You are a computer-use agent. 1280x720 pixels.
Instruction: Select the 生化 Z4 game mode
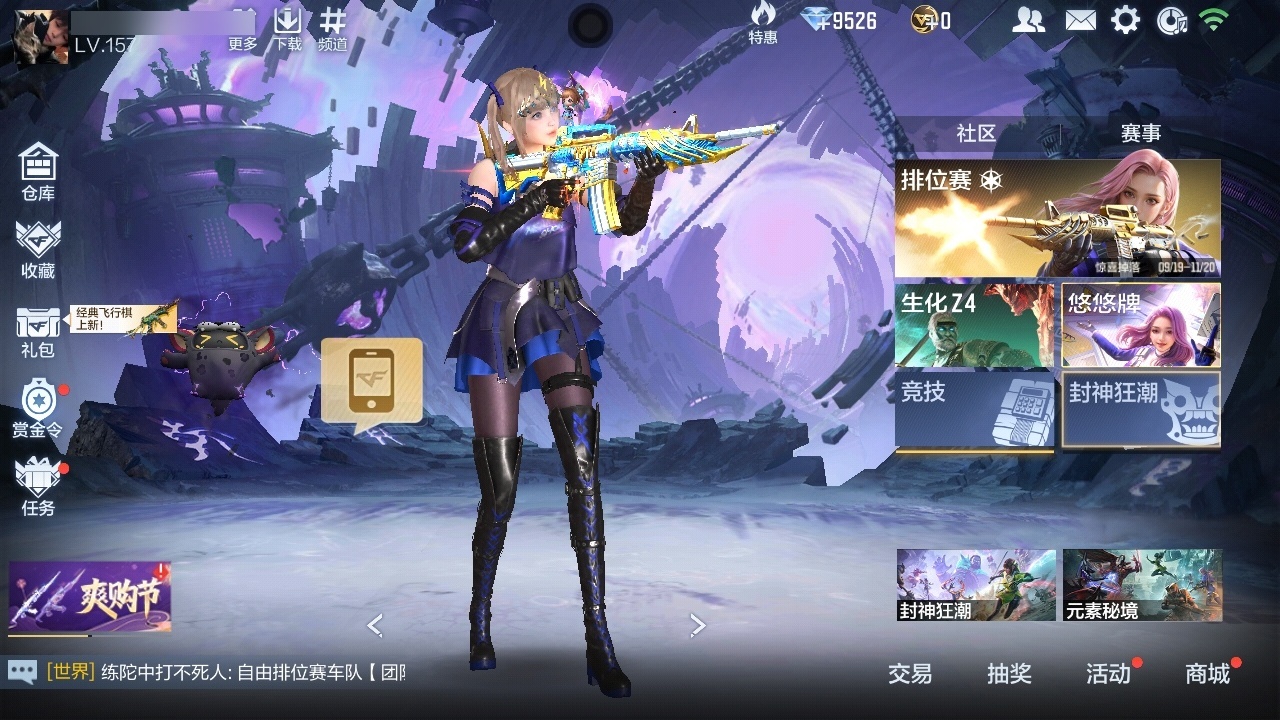click(974, 325)
